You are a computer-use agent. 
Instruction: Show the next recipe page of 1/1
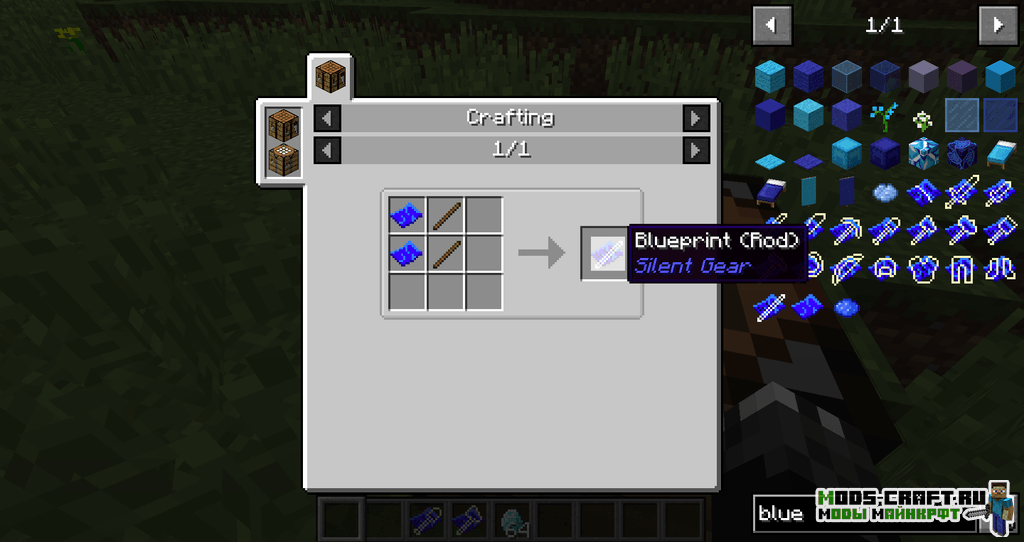pos(696,150)
